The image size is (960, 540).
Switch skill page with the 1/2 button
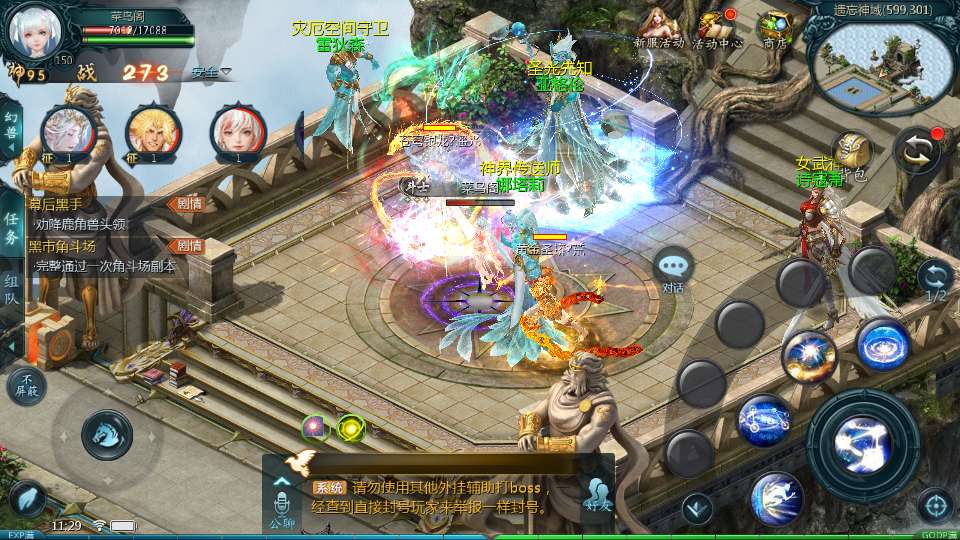click(935, 280)
